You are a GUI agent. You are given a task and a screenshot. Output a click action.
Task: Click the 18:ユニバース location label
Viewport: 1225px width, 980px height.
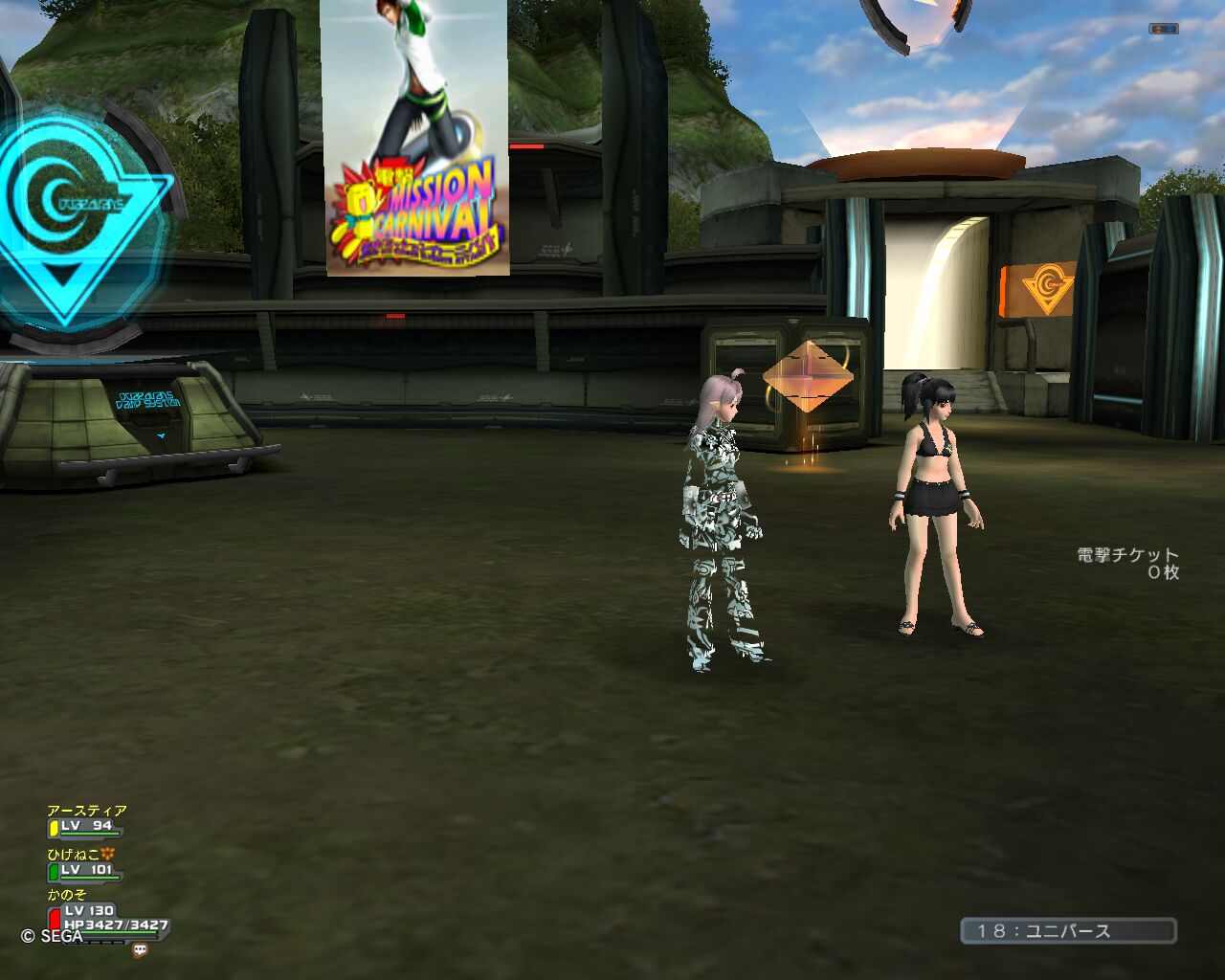point(1068,931)
